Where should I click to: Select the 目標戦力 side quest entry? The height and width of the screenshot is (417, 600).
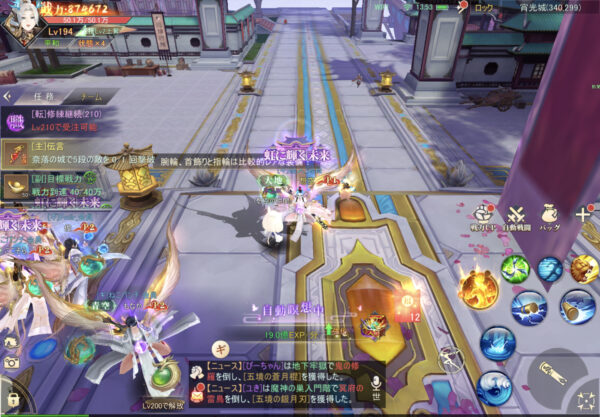pos(55,183)
